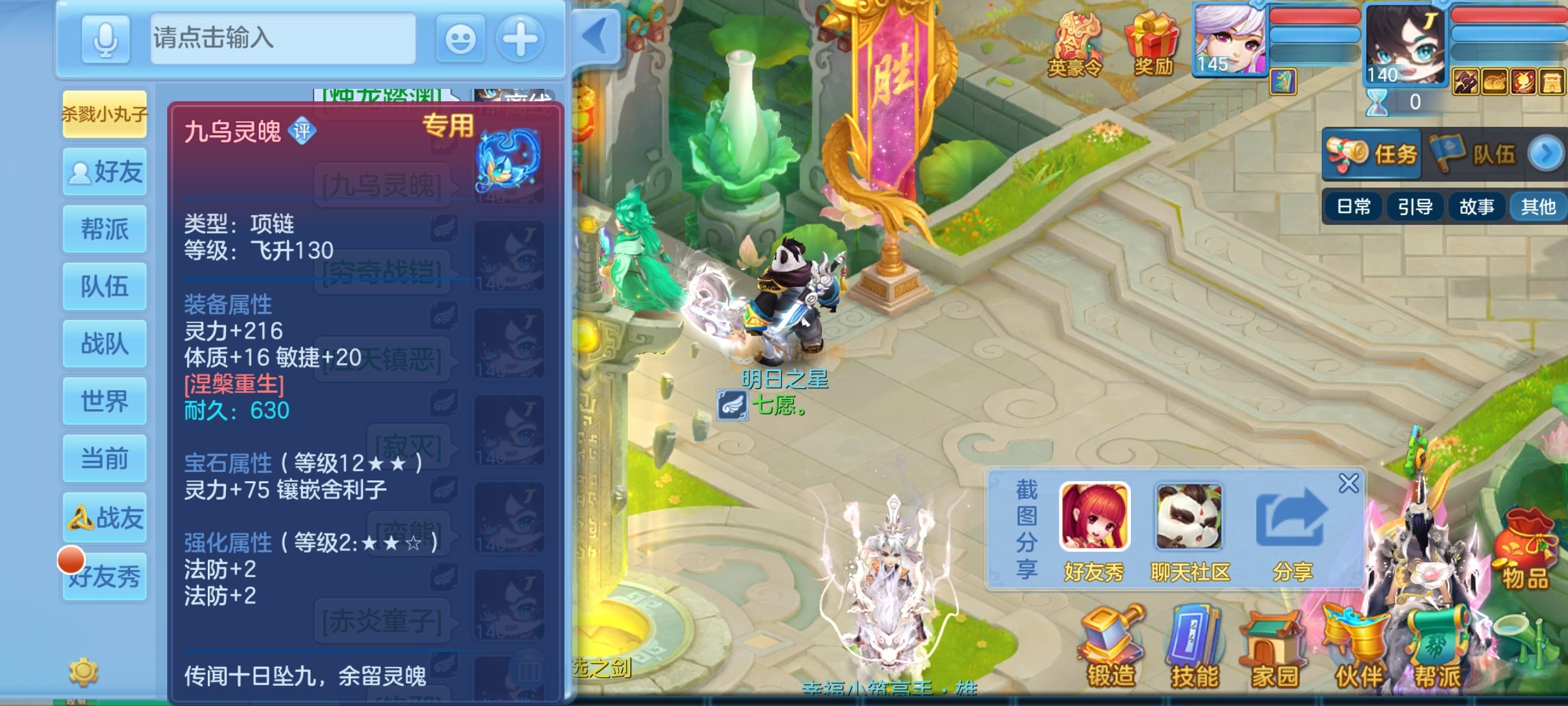Screen dimensions: 1568x706
Task: Switch to the 好友 chat channel
Action: click(x=105, y=173)
